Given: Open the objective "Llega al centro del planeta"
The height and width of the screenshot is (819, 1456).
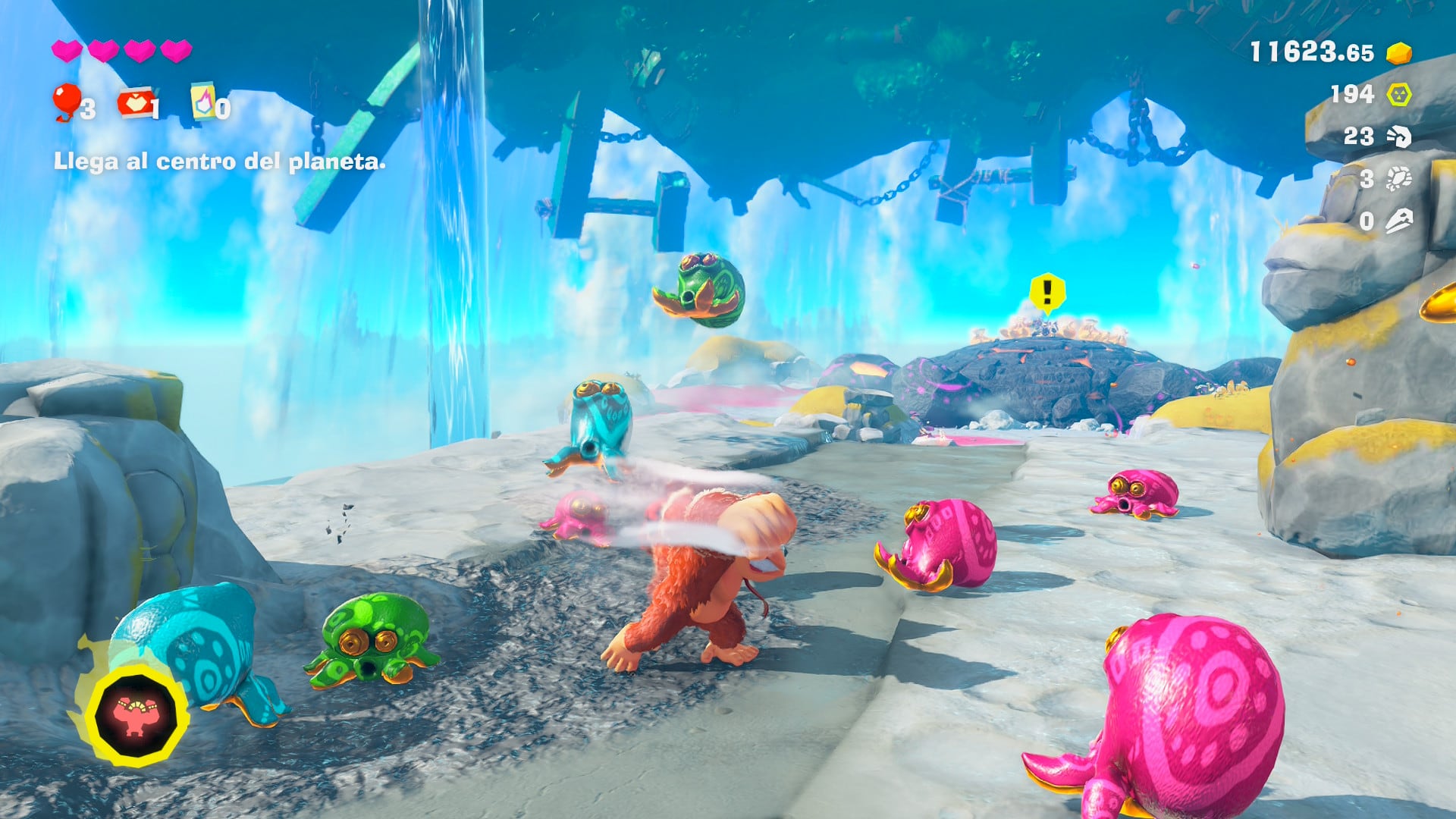Looking at the screenshot, I should pos(219,162).
